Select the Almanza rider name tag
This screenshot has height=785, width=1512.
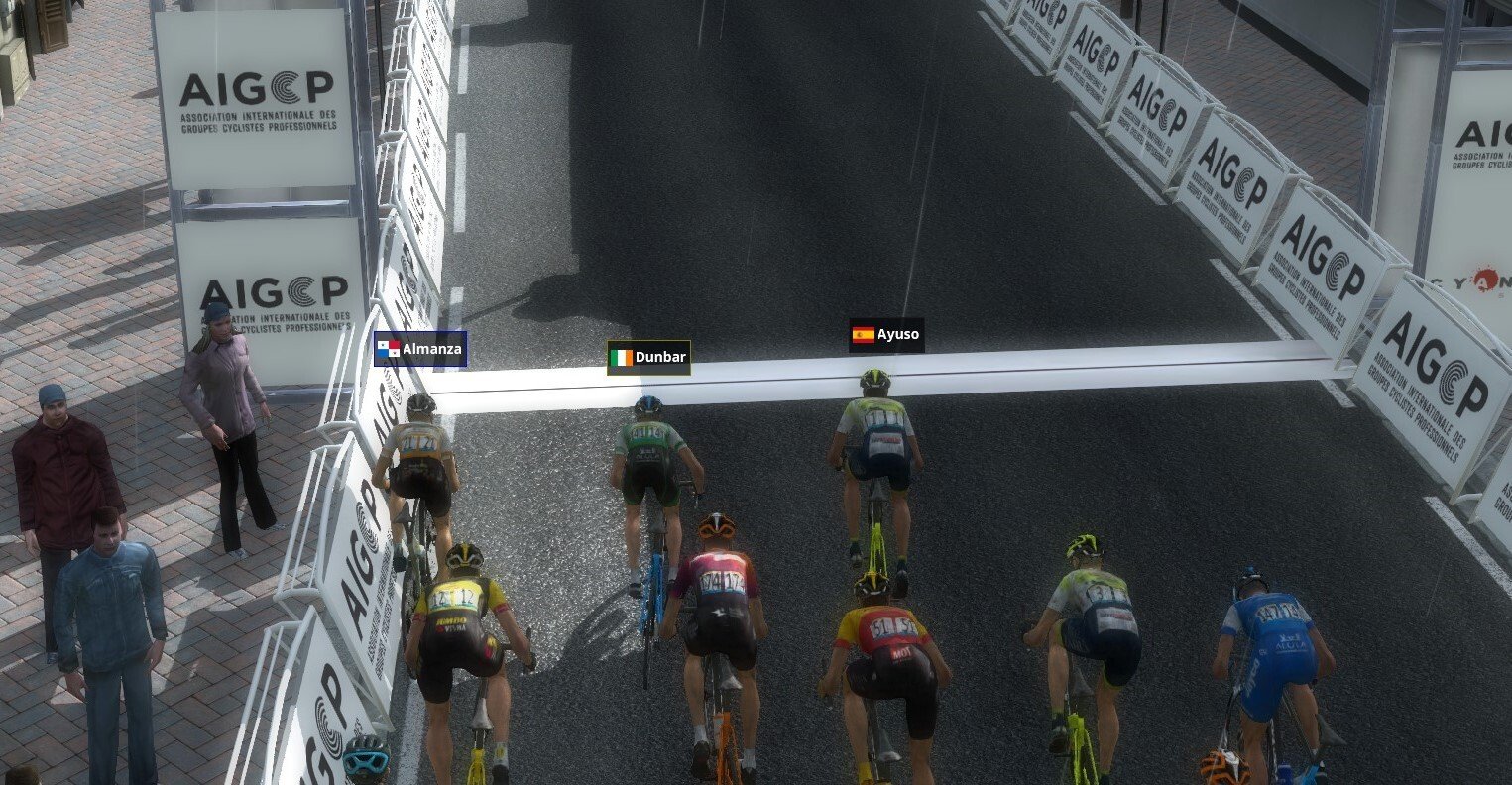(419, 349)
